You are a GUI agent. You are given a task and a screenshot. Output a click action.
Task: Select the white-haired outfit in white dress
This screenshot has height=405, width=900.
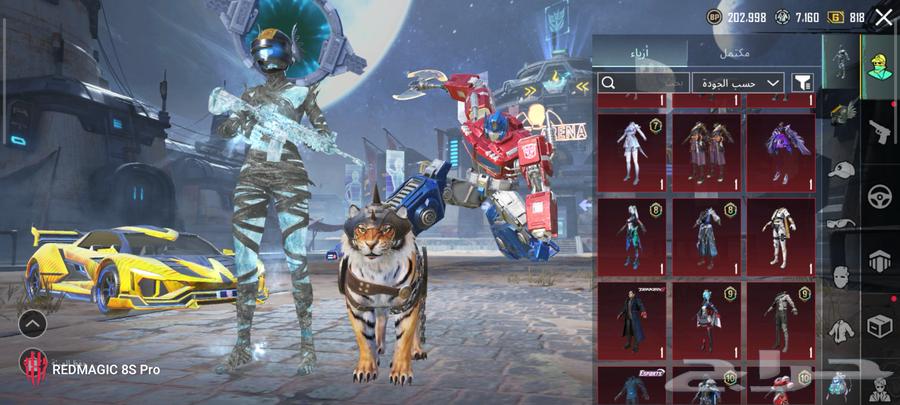click(x=631, y=151)
